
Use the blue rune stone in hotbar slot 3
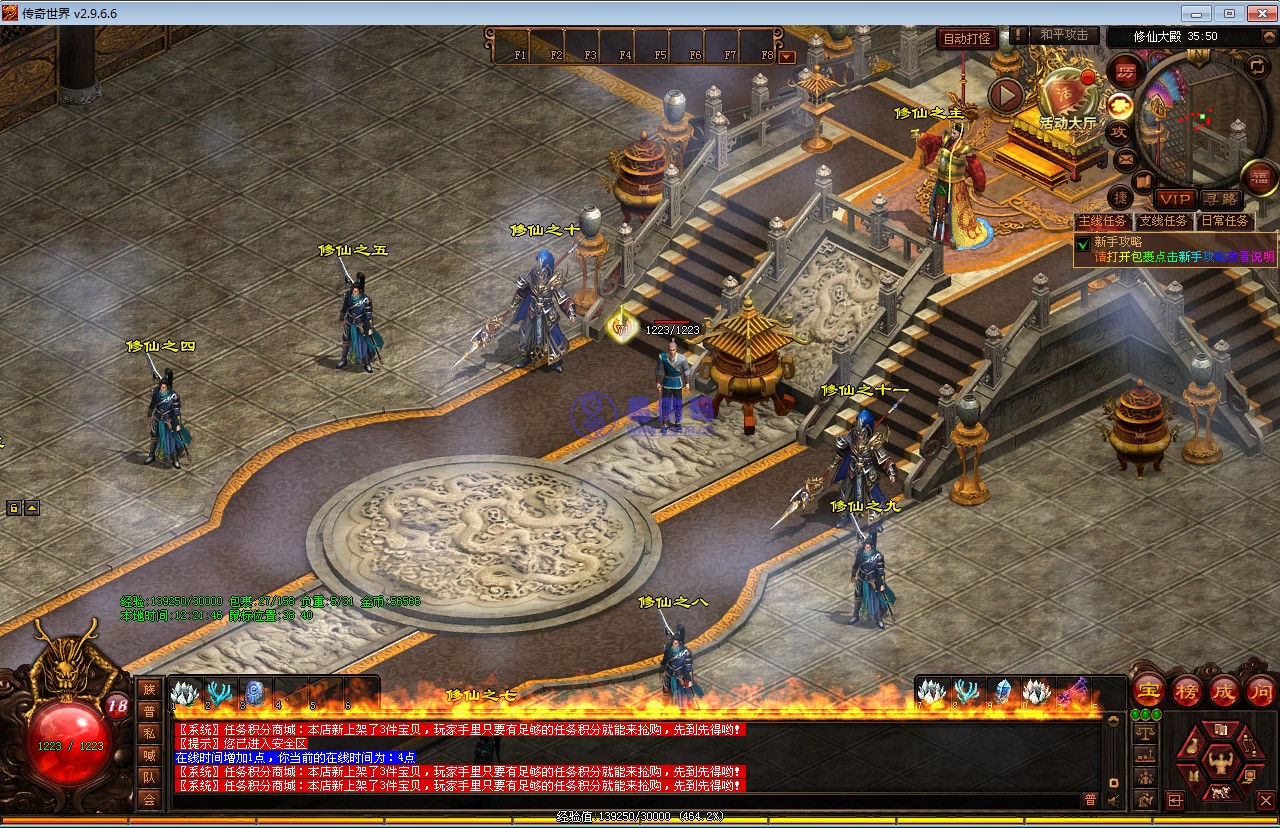(255, 691)
